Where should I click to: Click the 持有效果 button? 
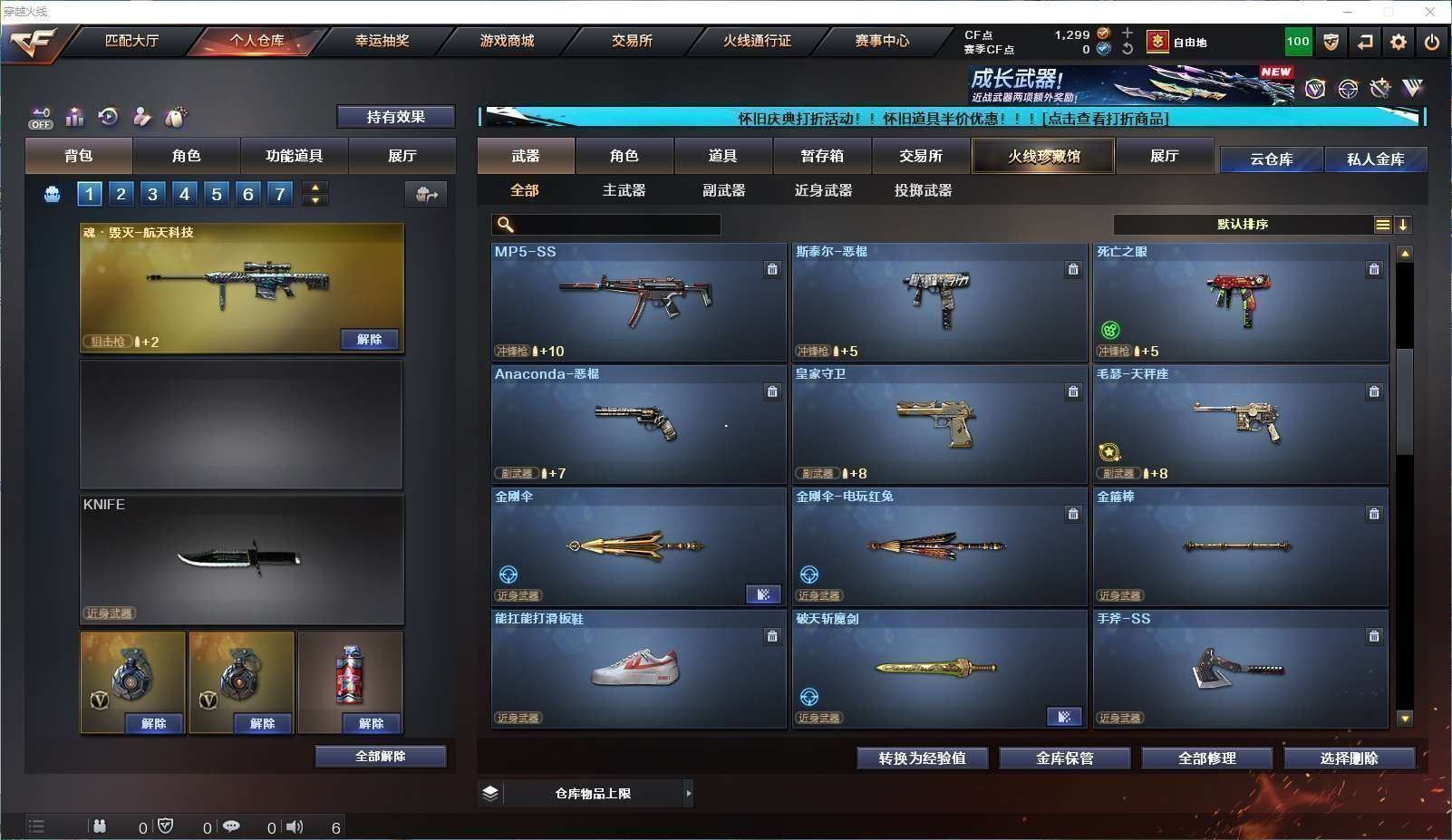click(x=395, y=117)
